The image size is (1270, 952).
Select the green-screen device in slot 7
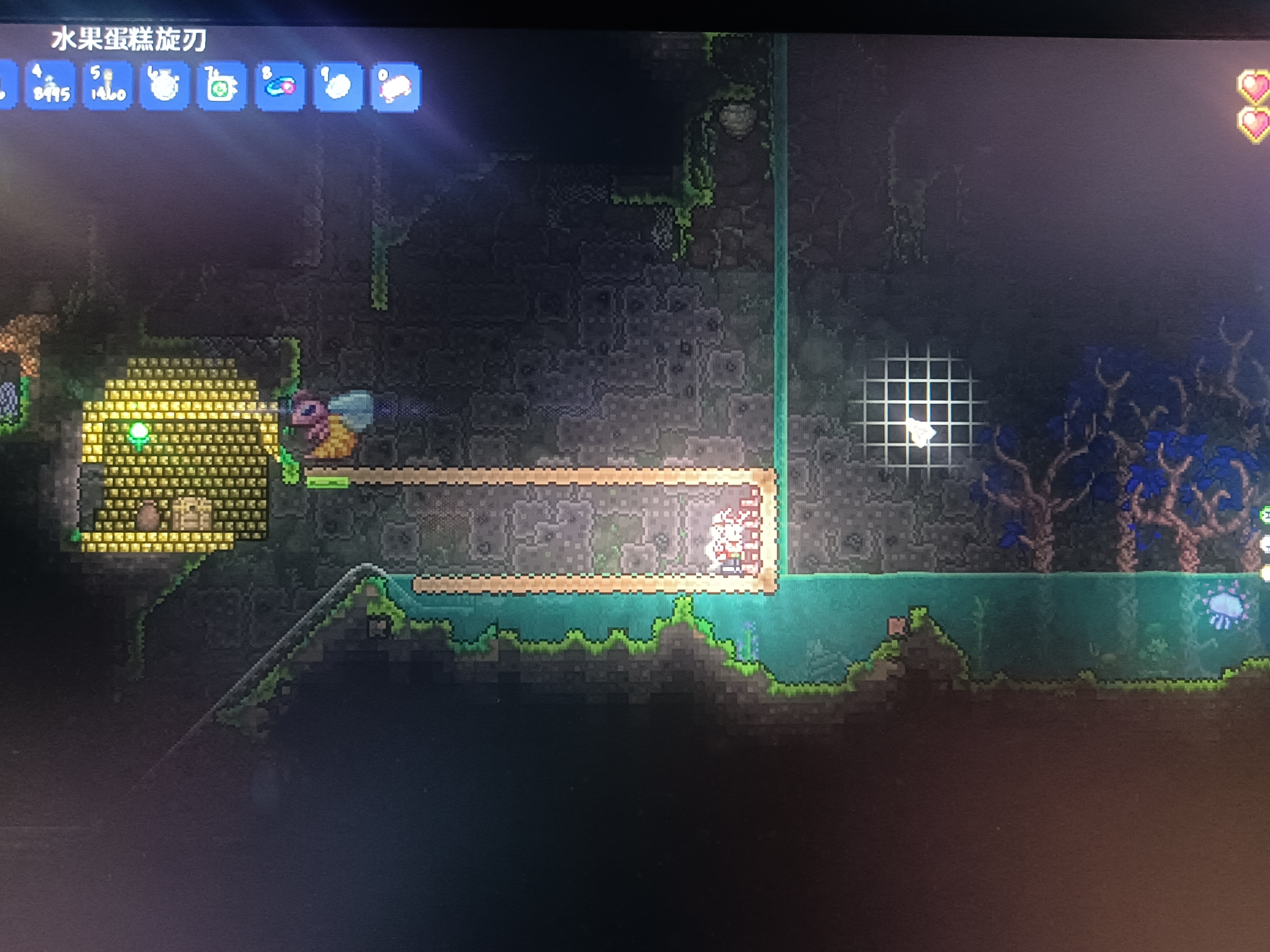[222, 87]
